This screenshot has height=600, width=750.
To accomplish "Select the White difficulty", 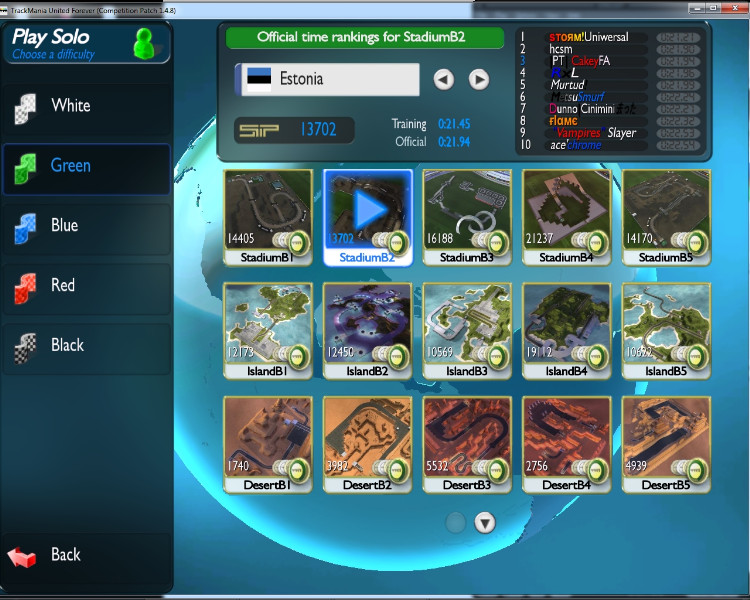I will tap(85, 106).
